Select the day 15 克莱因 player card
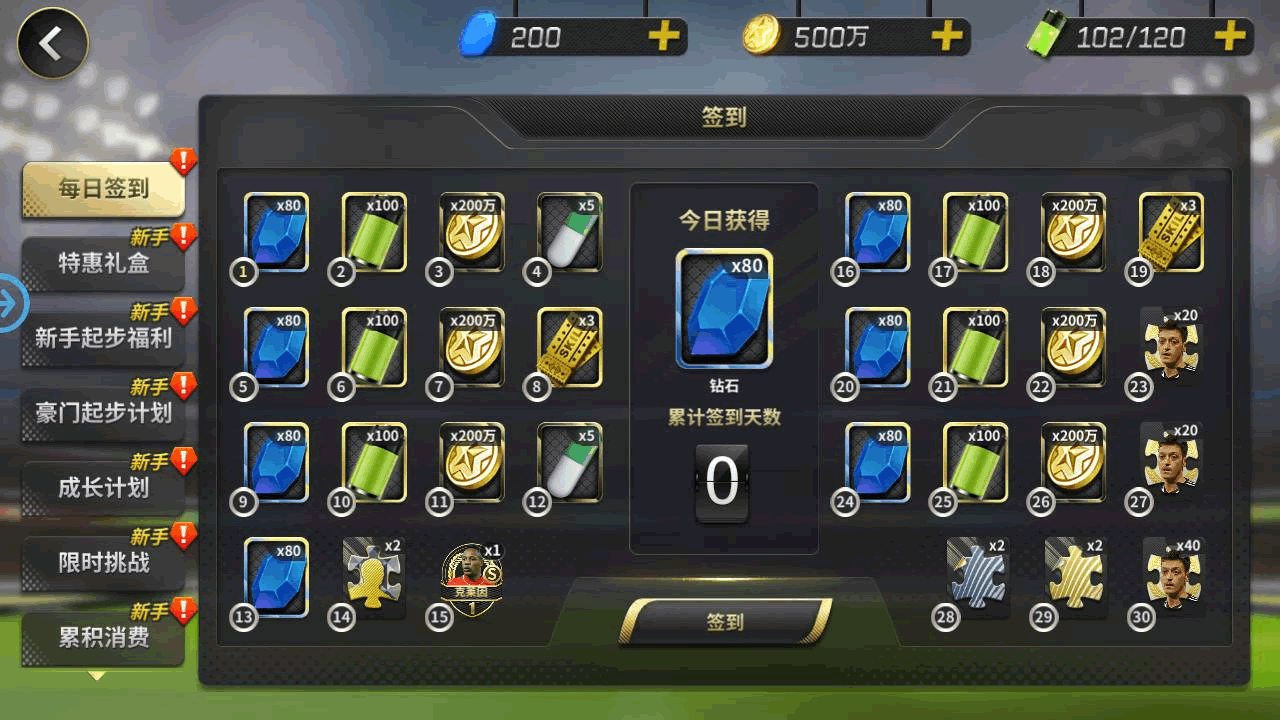Screen dimensions: 1280x720 (x=472, y=578)
